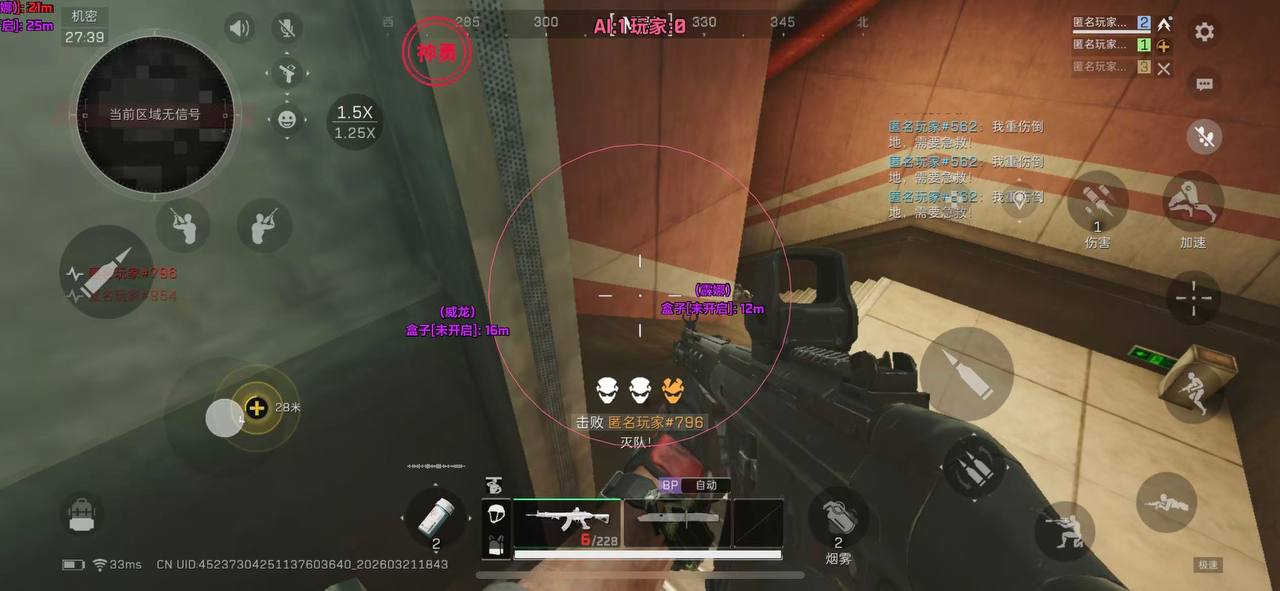Screen dimensions: 1280x591
Task: Activate the 伤害 skill
Action: coord(1097,203)
